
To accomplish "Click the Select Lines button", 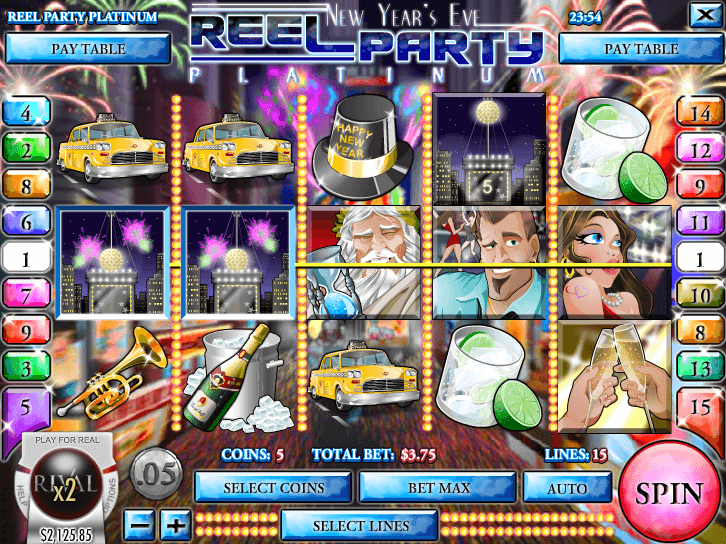I will coord(360,525).
